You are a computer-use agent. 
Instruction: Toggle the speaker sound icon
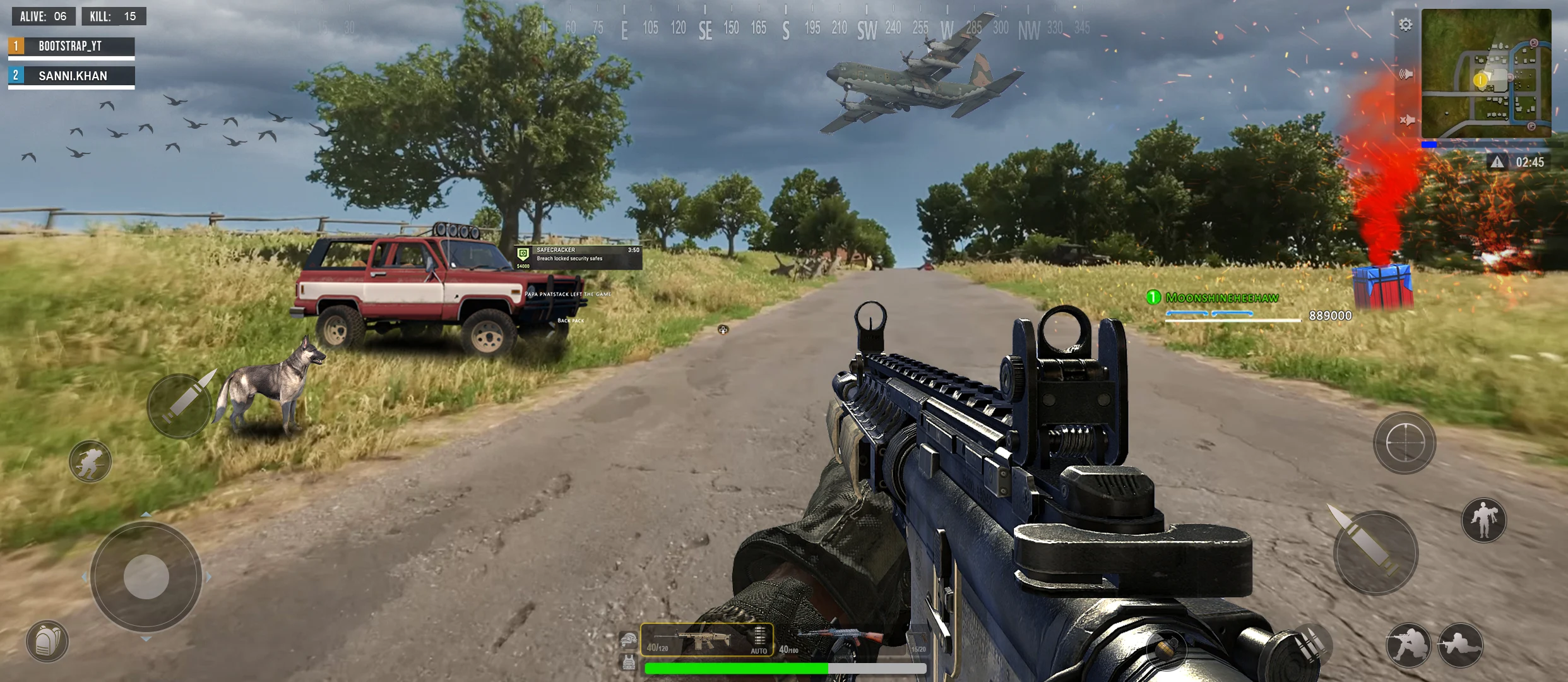(x=1406, y=75)
